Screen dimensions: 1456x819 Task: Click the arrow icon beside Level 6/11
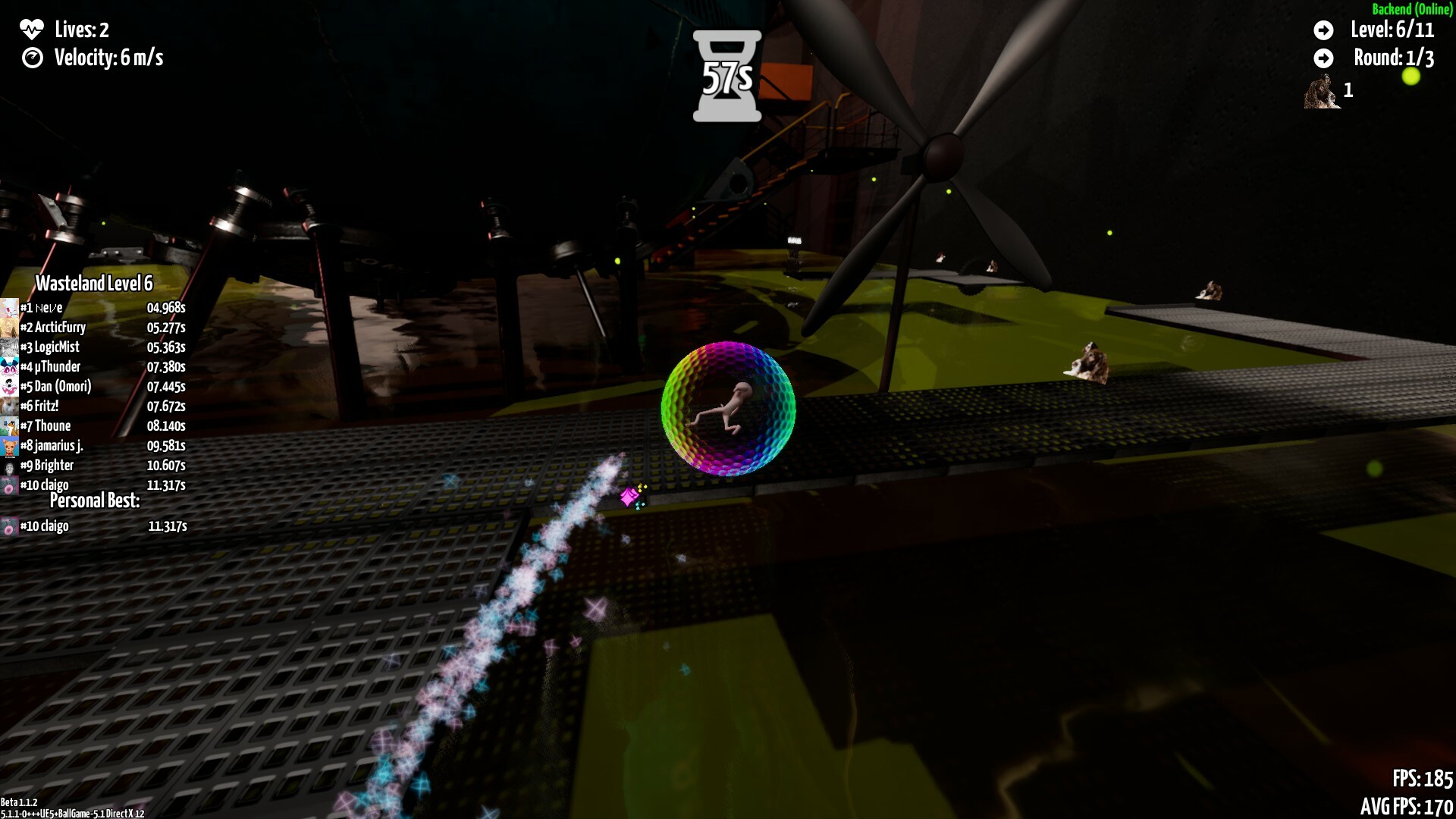[x=1323, y=31]
